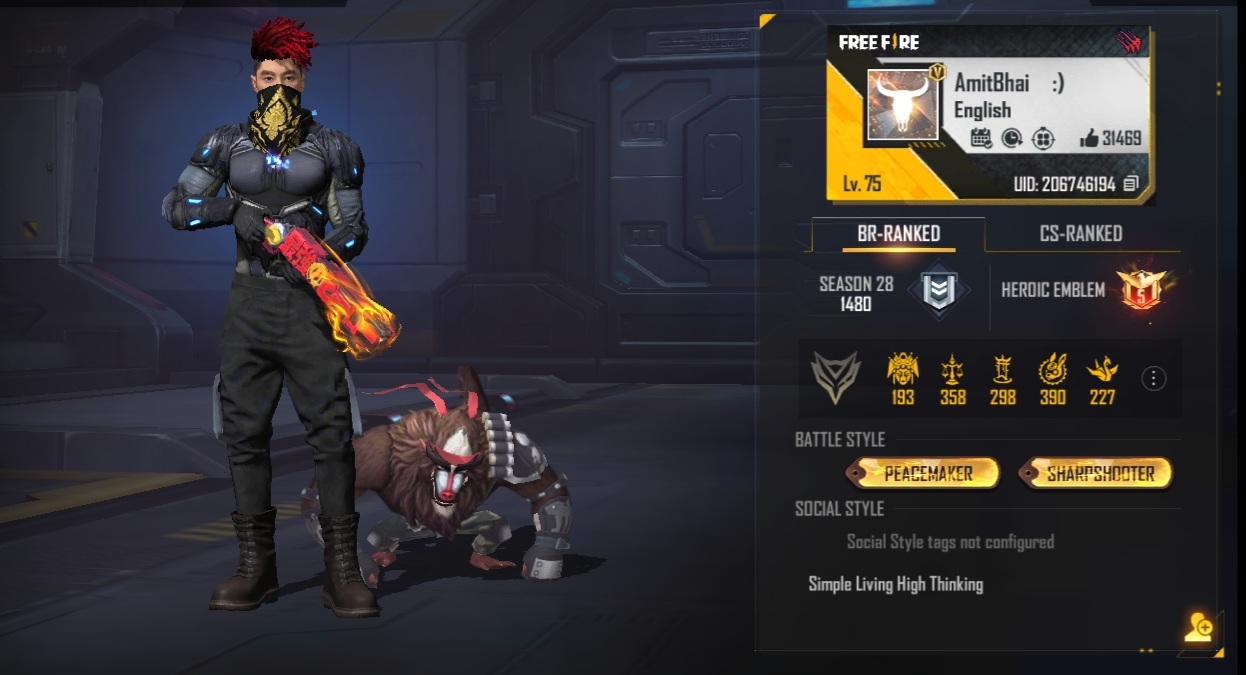This screenshot has height=675, width=1246.
Task: Click the clock icon on the profile card
Action: tap(1011, 139)
